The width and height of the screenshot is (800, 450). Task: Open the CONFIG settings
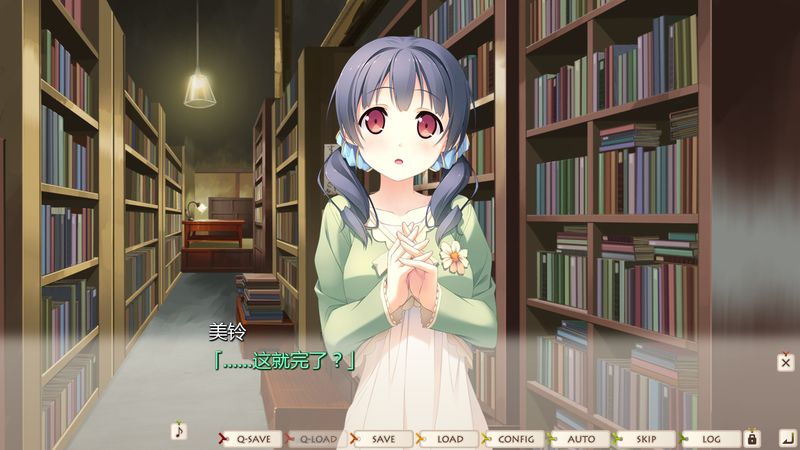(514, 439)
